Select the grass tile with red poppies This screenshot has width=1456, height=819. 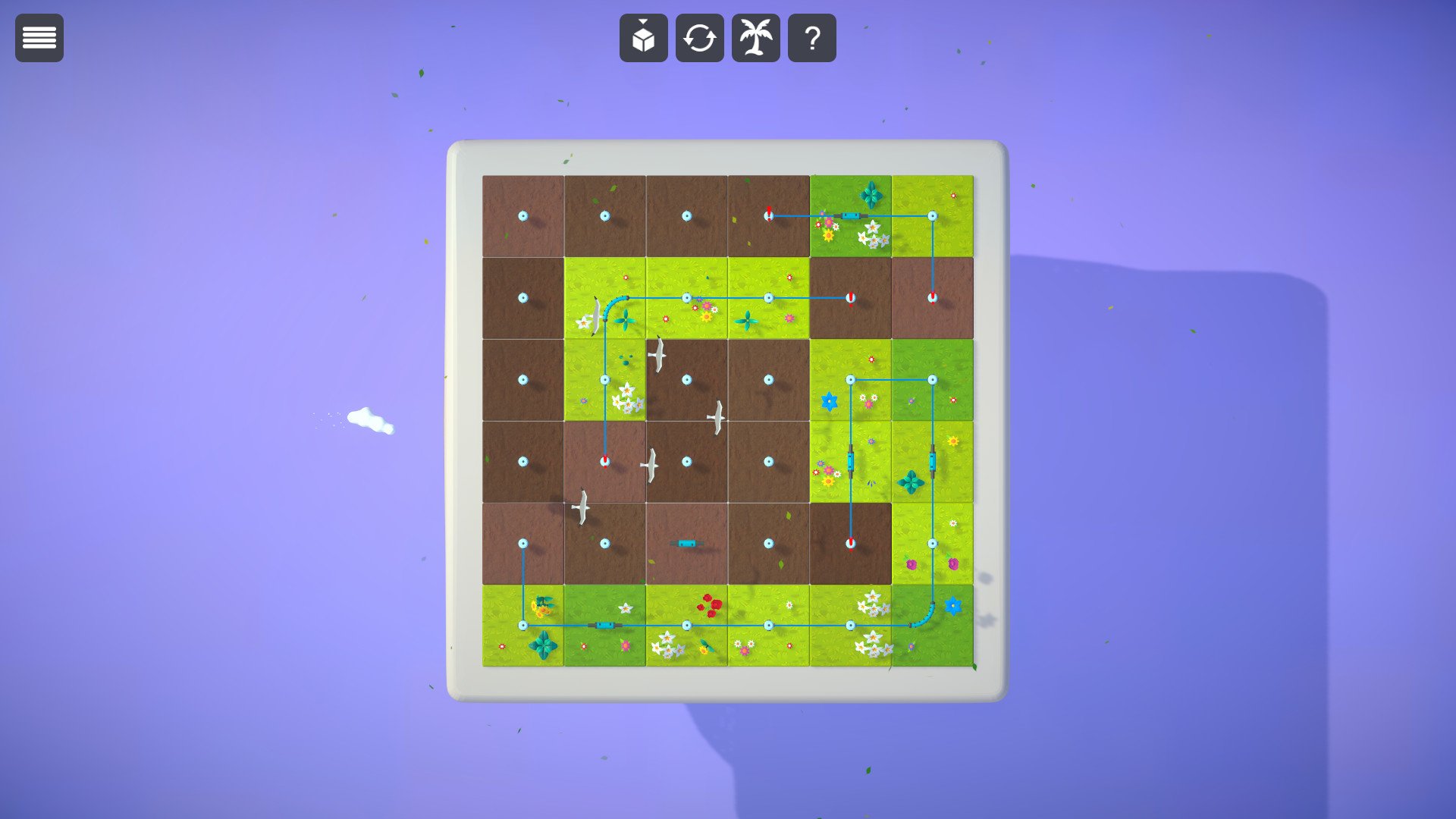coord(686,625)
